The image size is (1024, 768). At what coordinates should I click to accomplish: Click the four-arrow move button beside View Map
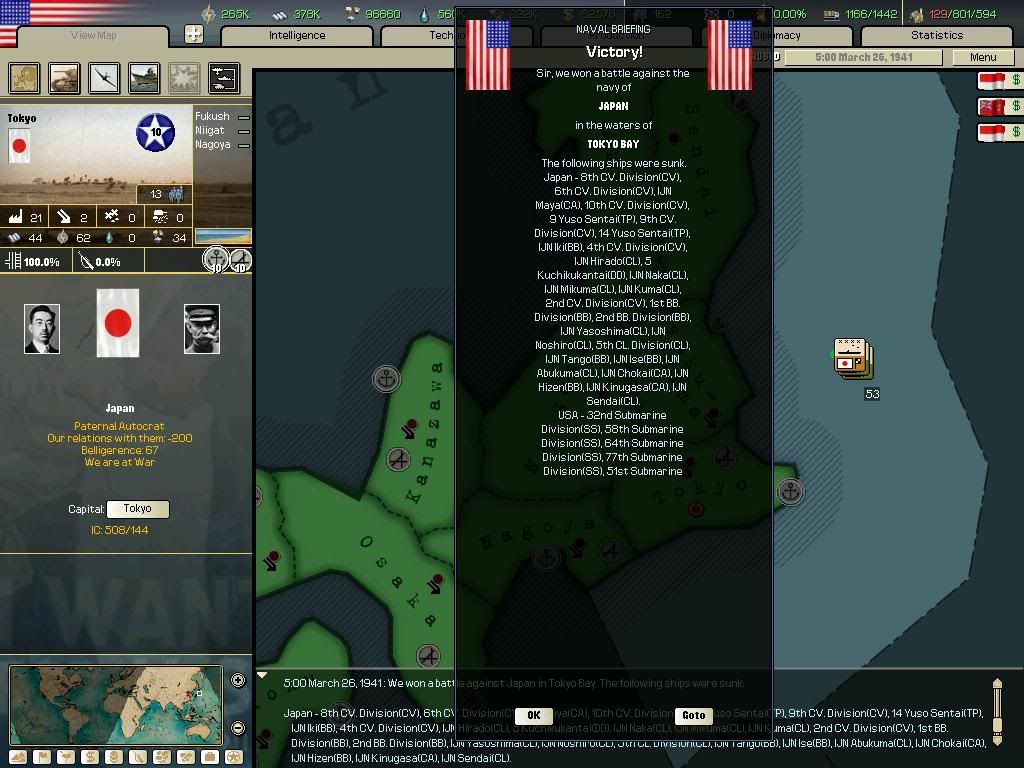(x=194, y=34)
